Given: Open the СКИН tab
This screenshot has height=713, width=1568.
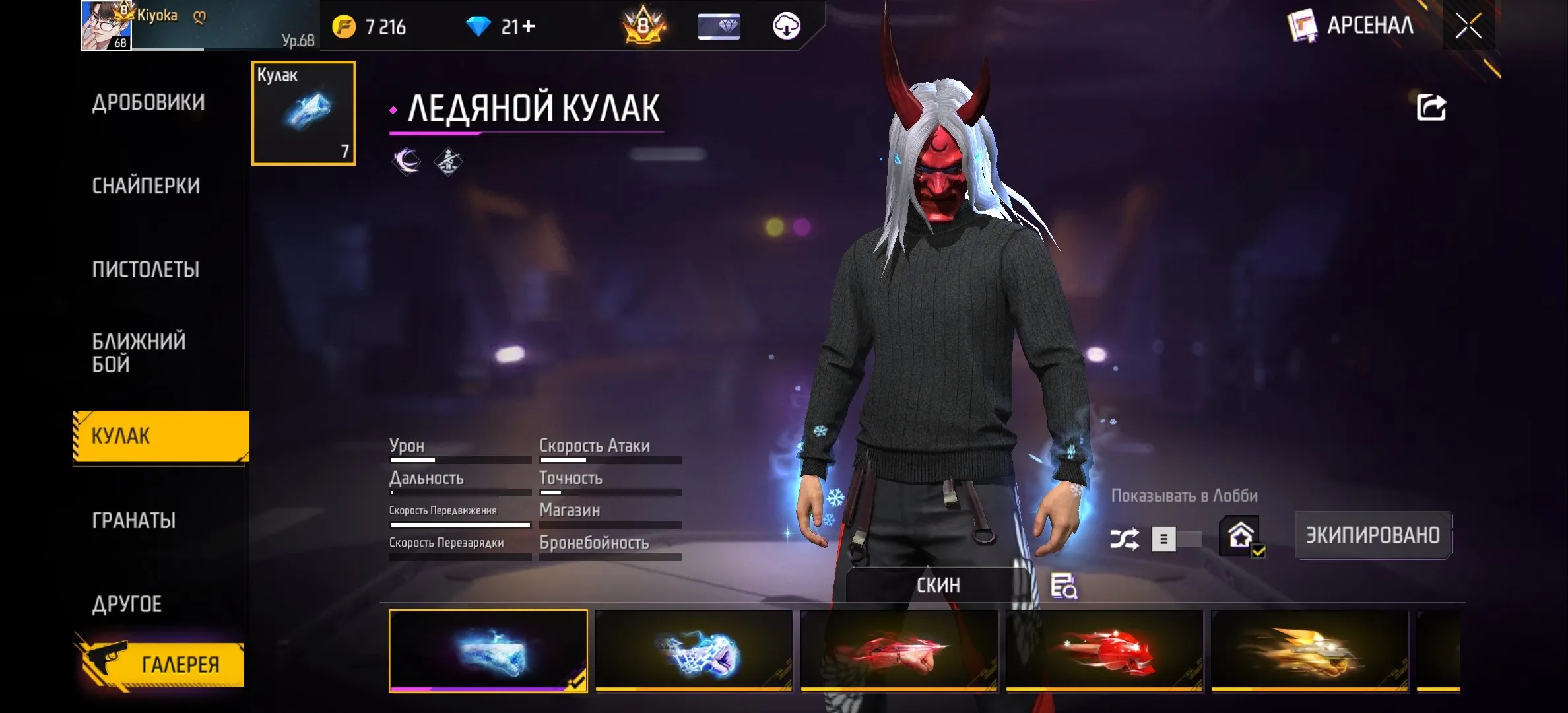Looking at the screenshot, I should pyautogui.click(x=938, y=584).
